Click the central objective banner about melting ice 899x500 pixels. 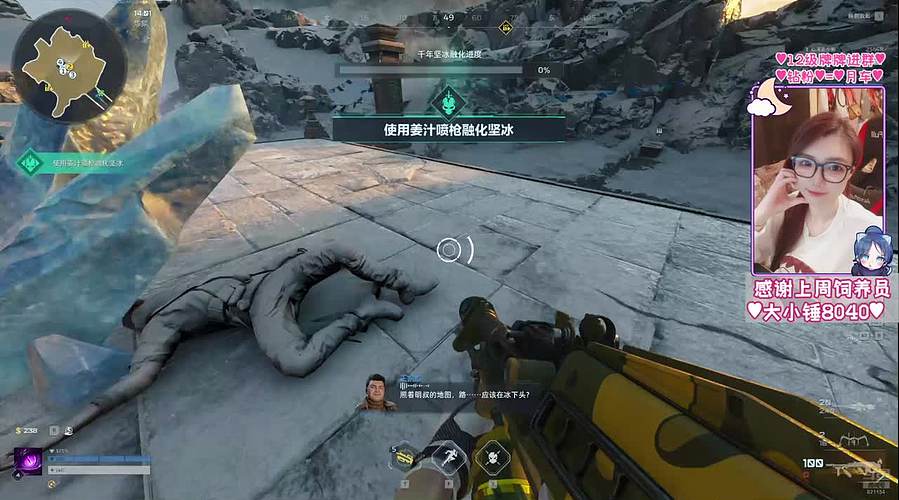click(x=448, y=128)
